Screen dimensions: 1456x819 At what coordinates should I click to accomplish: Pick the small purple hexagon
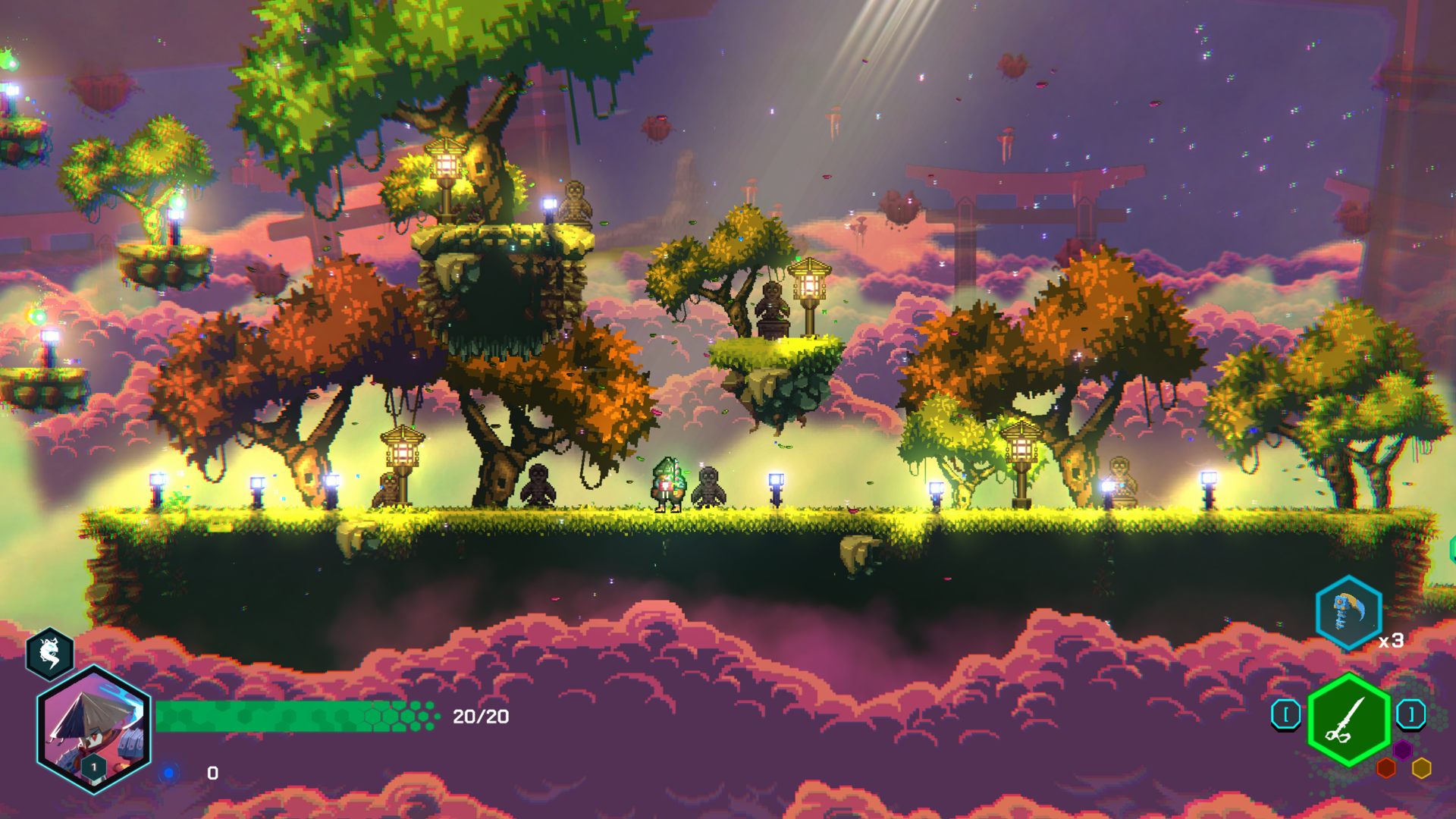click(x=1402, y=750)
